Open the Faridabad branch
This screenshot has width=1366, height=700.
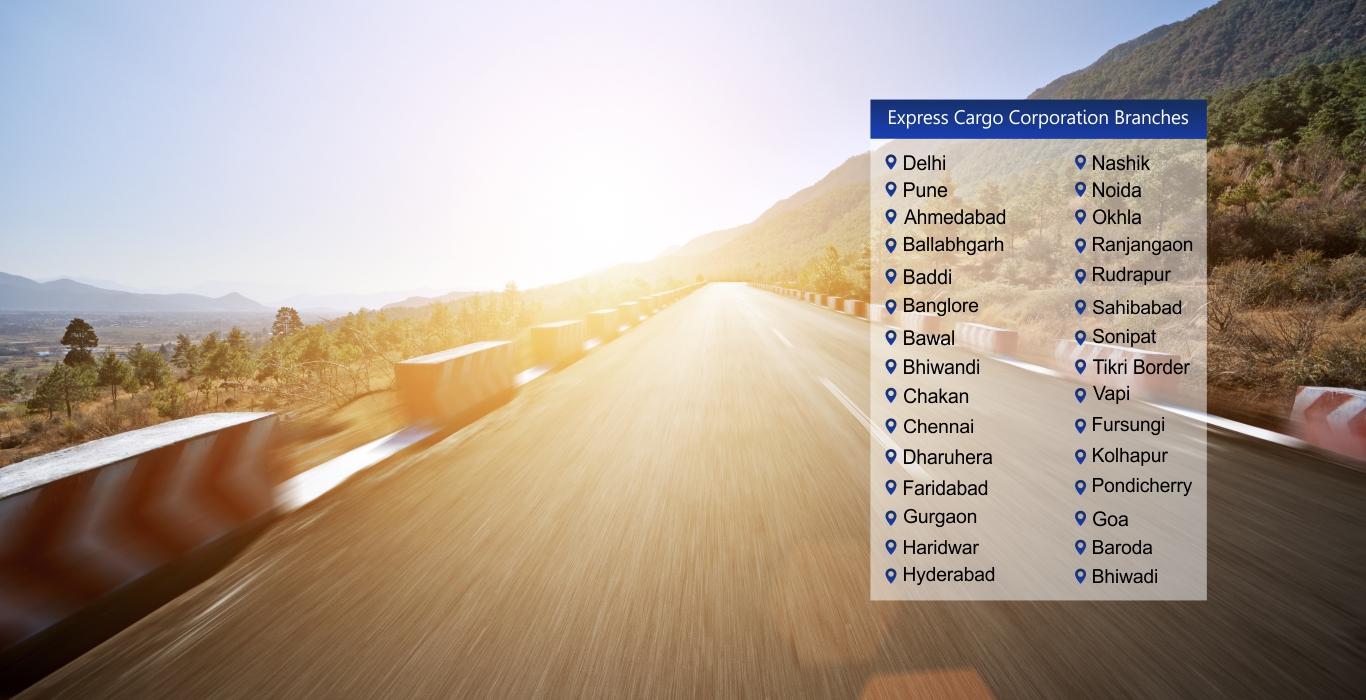point(945,488)
